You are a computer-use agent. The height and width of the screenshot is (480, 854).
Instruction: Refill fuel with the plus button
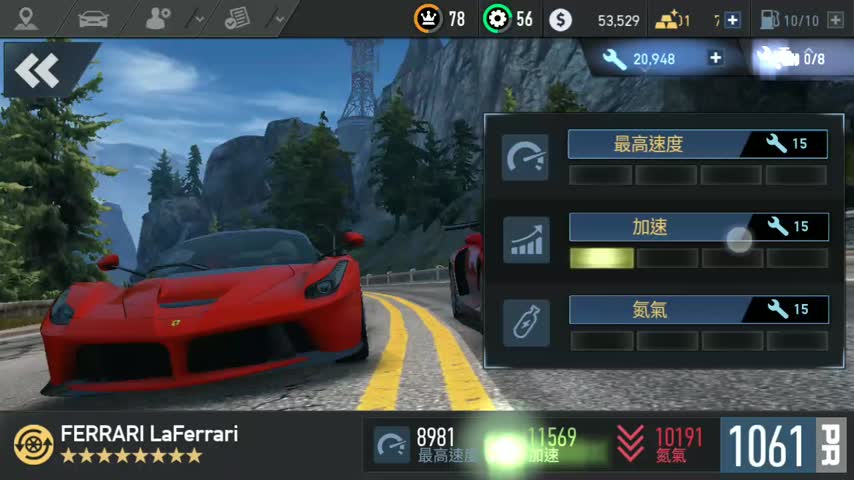pyautogui.click(x=836, y=20)
